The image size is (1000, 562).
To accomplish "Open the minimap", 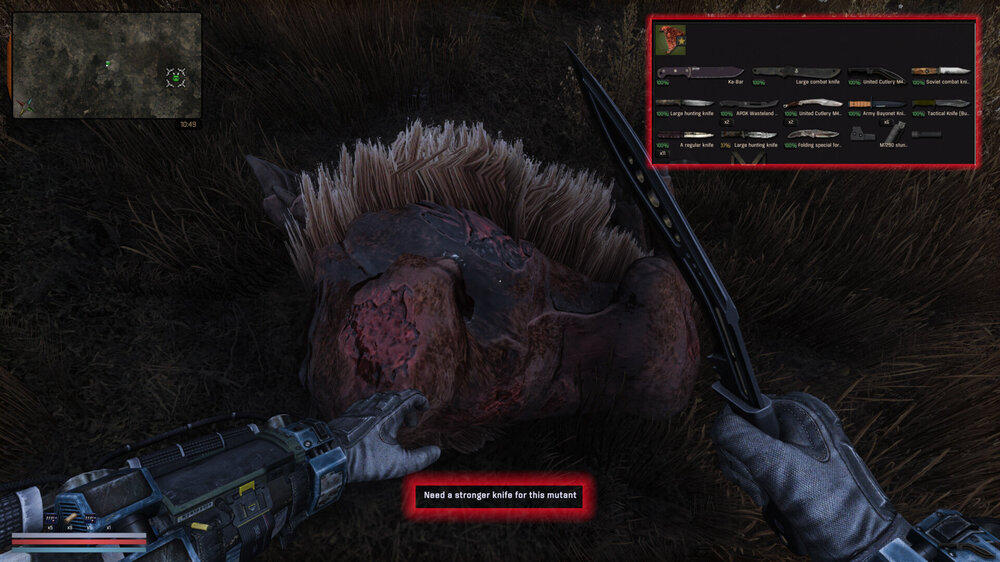I will pos(107,65).
